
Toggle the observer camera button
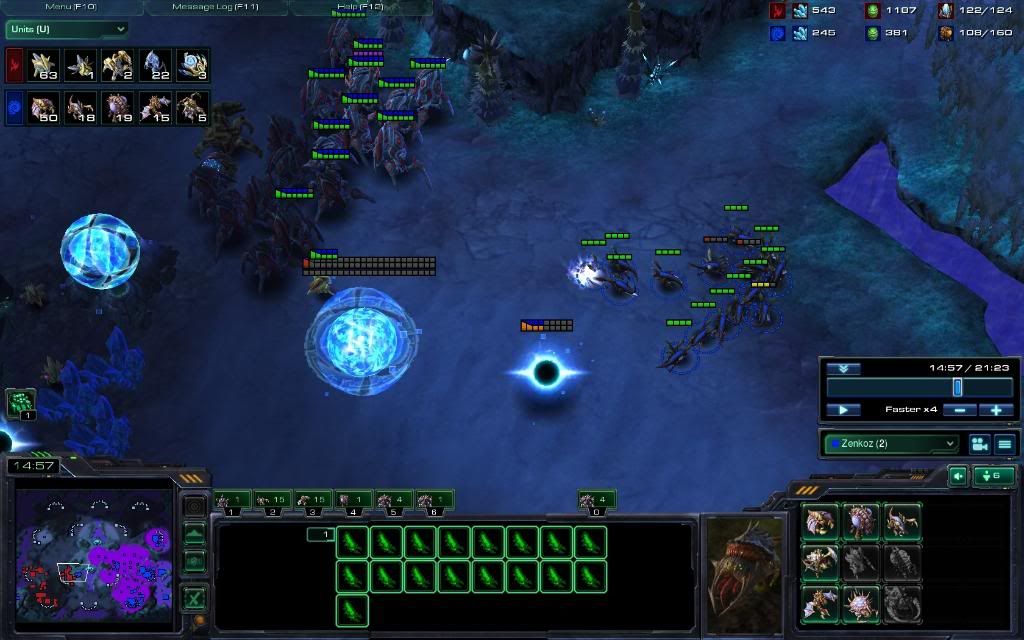979,444
